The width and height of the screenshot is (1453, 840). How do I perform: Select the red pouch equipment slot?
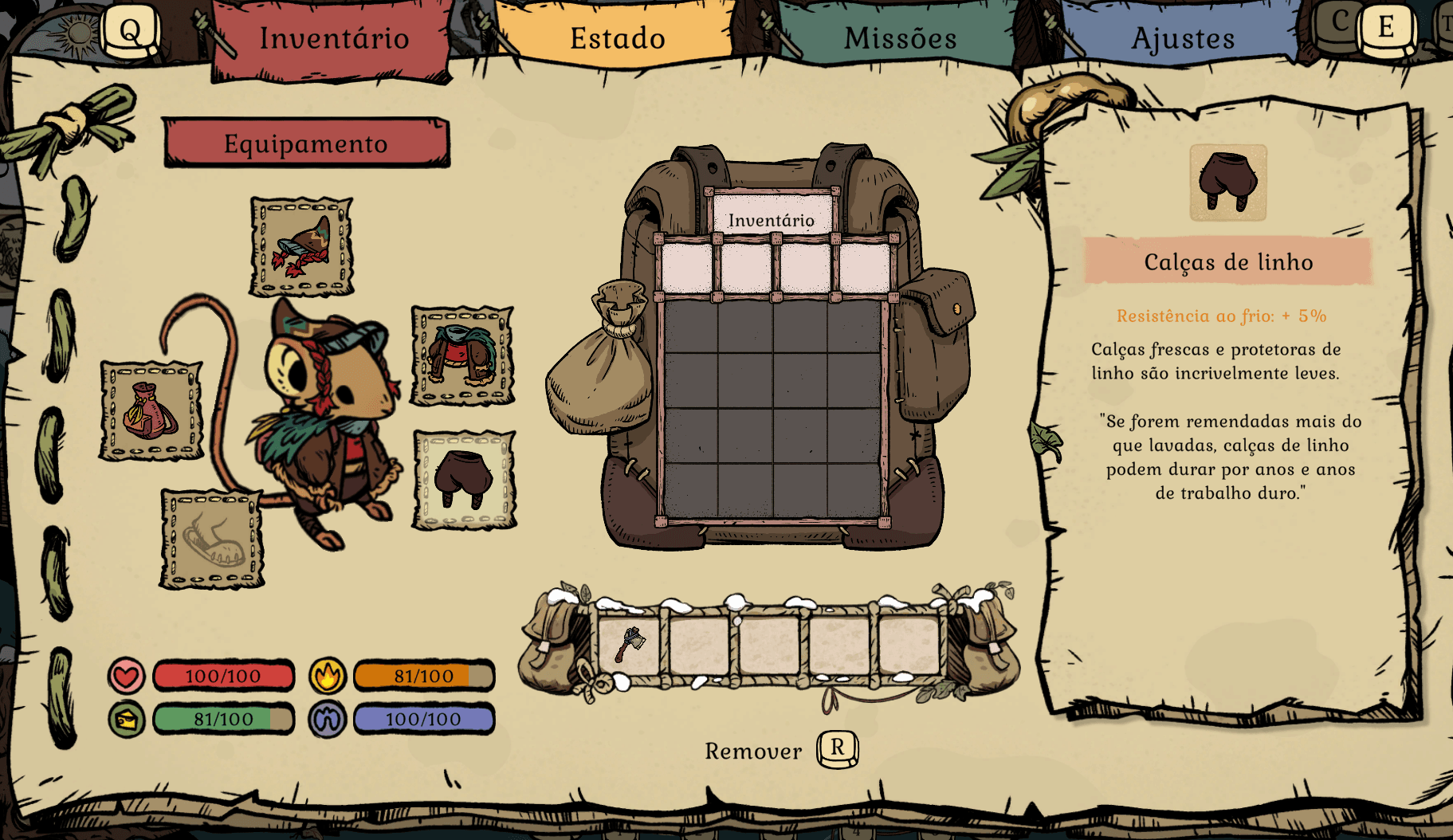(151, 411)
